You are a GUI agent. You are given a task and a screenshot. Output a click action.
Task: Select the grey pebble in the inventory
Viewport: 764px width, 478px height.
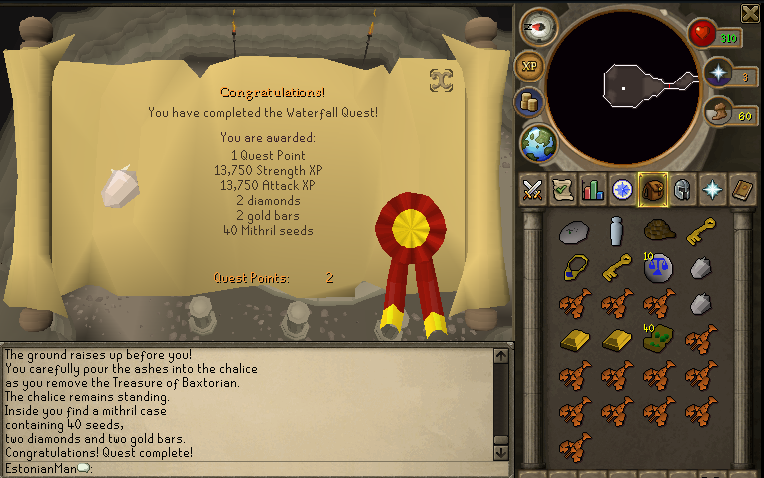[573, 231]
